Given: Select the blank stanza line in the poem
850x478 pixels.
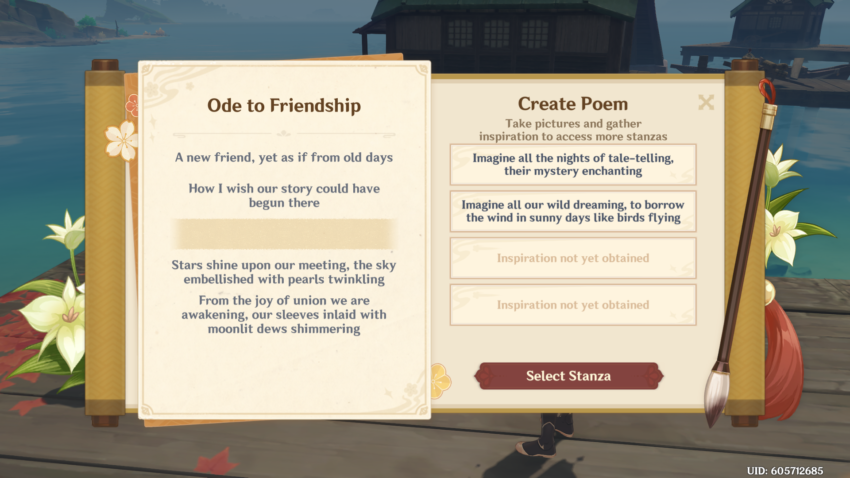Looking at the screenshot, I should point(284,234).
